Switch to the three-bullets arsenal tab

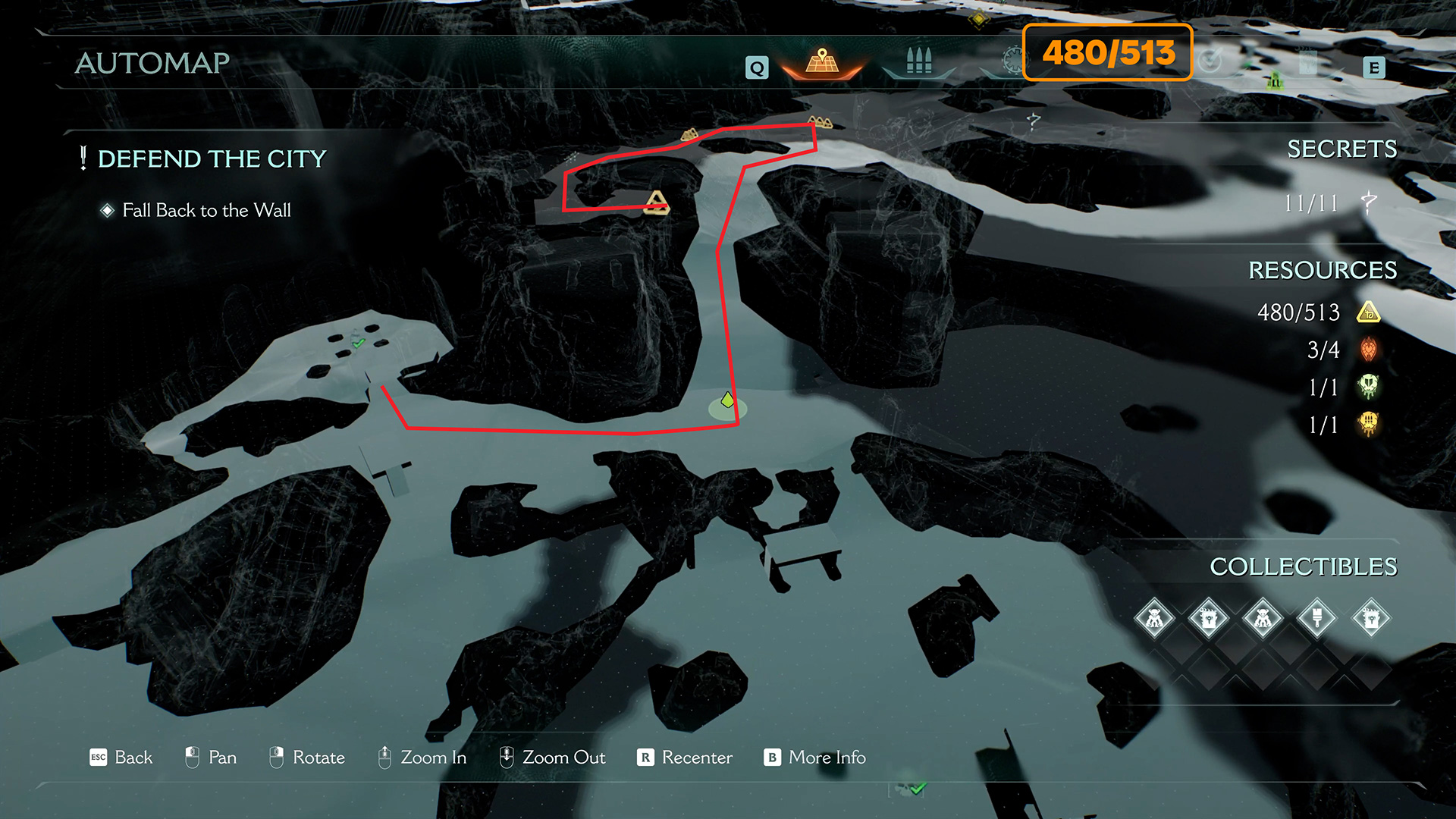(918, 61)
